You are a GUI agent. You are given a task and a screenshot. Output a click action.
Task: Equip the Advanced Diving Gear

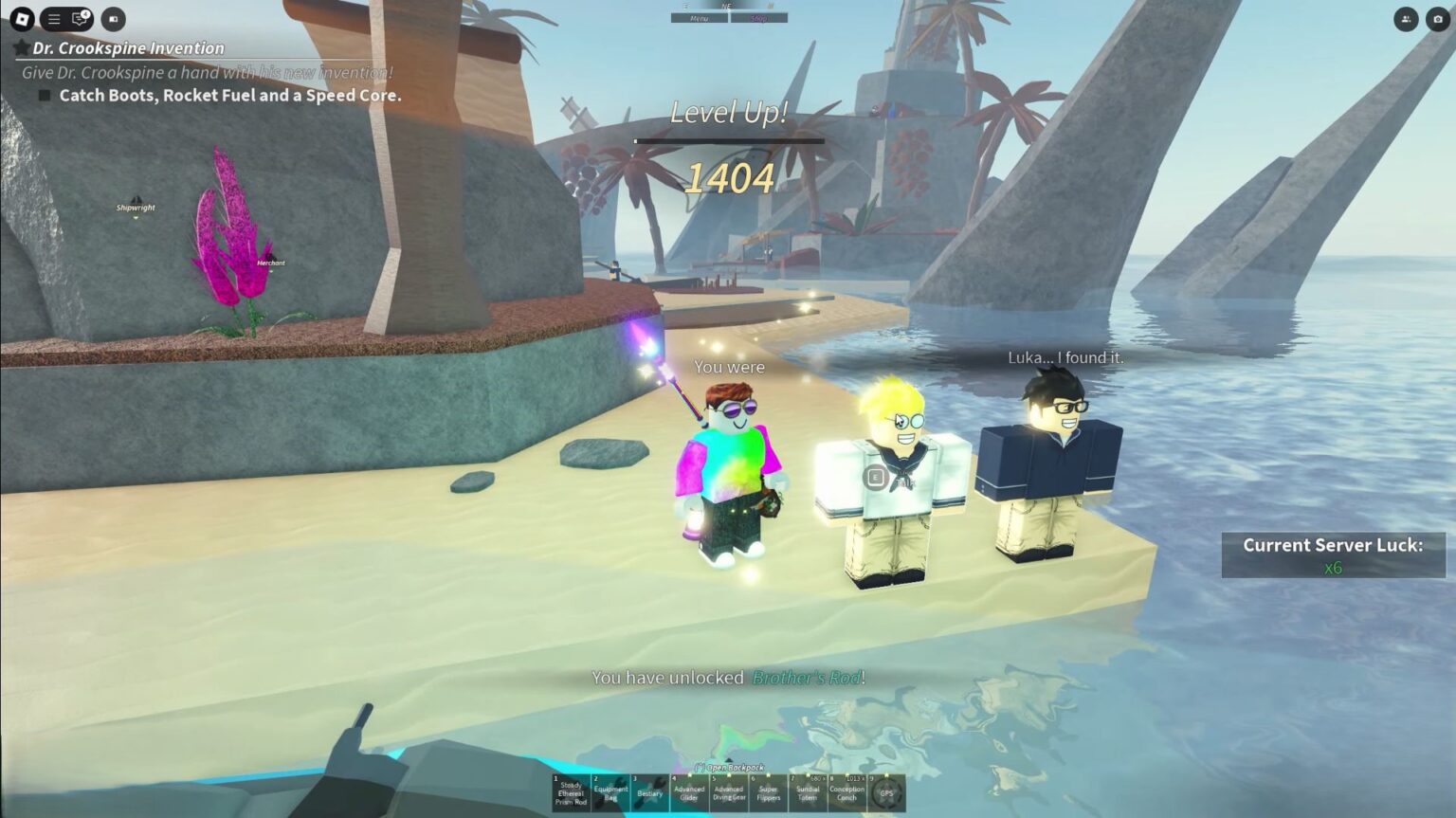click(x=728, y=794)
